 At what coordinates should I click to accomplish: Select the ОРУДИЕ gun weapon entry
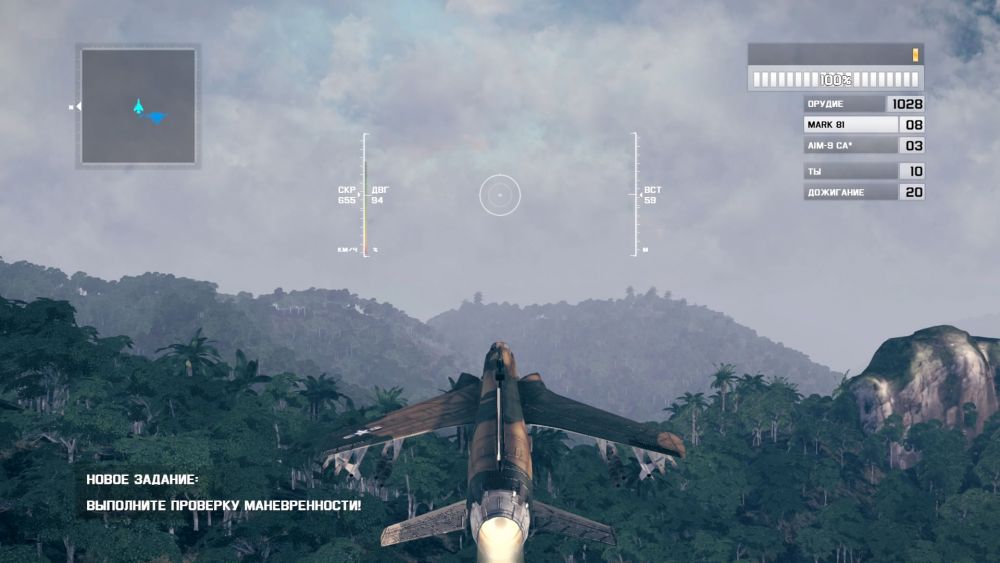[845, 104]
